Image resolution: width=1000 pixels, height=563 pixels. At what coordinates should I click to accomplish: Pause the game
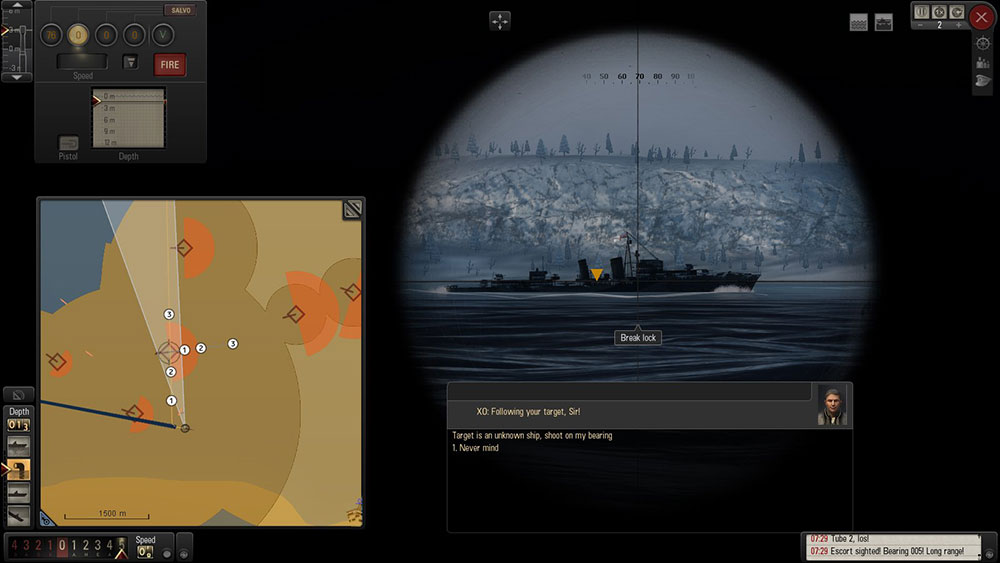pos(922,11)
